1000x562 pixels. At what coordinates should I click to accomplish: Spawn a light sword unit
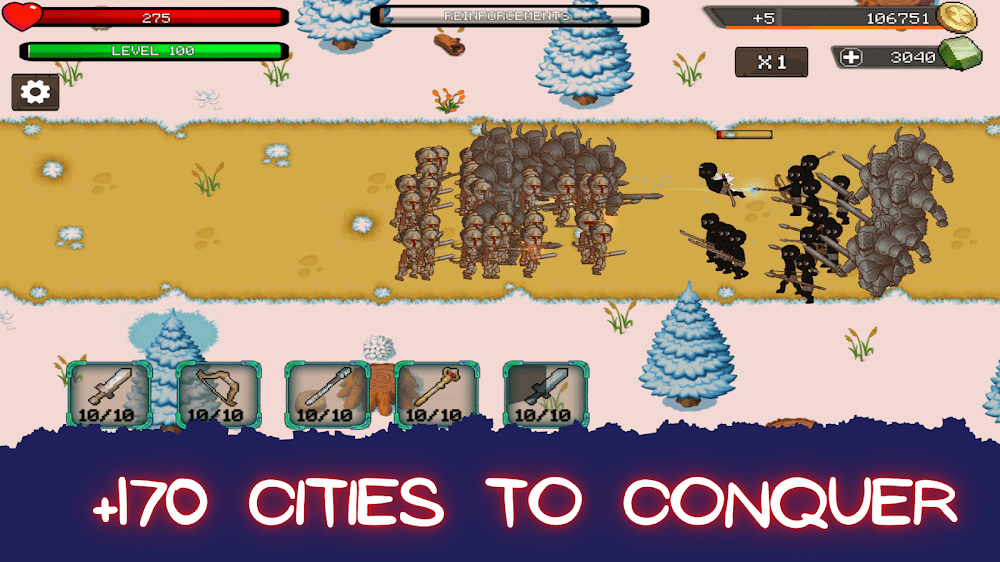[109, 394]
